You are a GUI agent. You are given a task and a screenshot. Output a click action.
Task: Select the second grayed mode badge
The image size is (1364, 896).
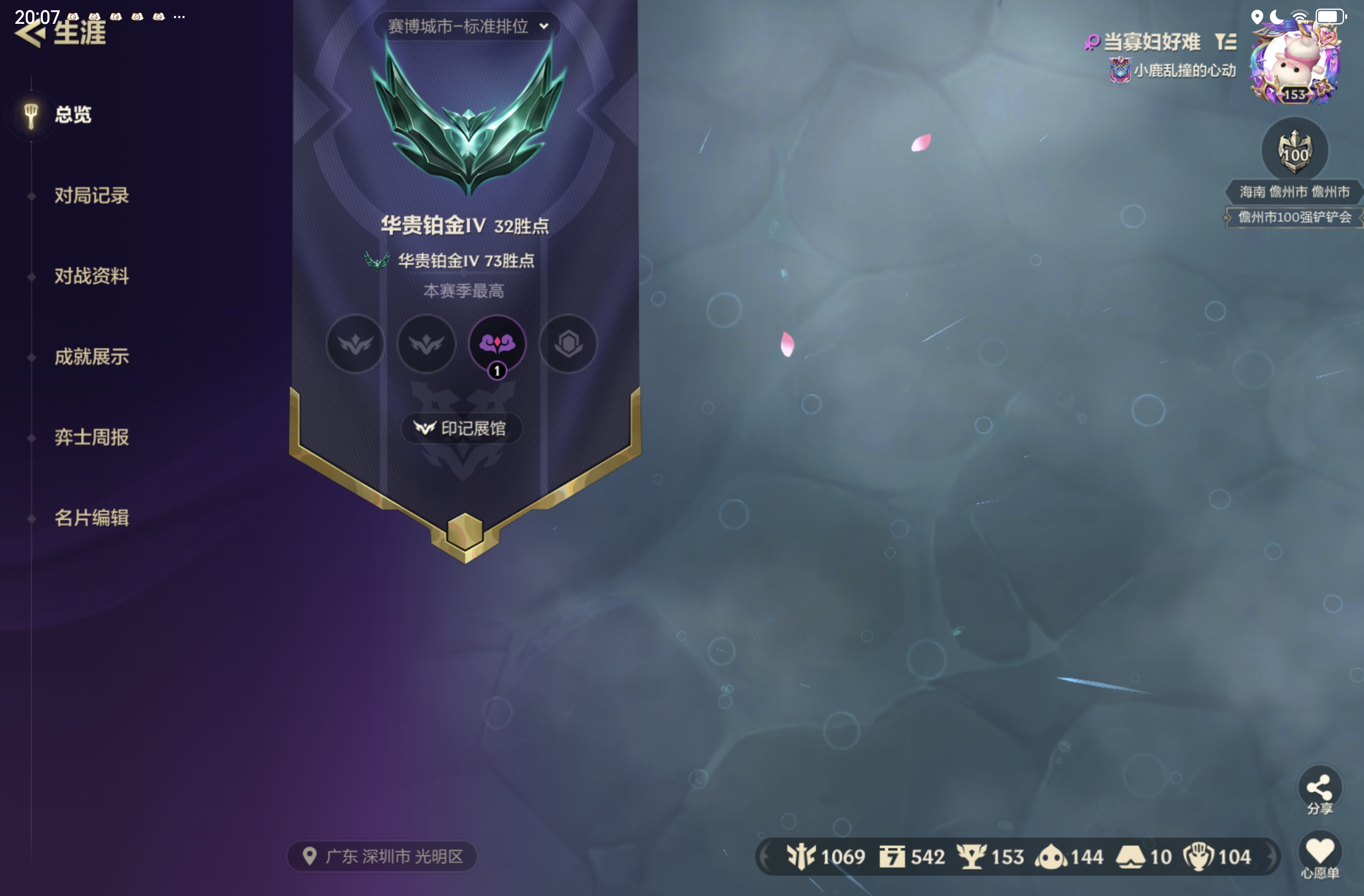point(426,344)
